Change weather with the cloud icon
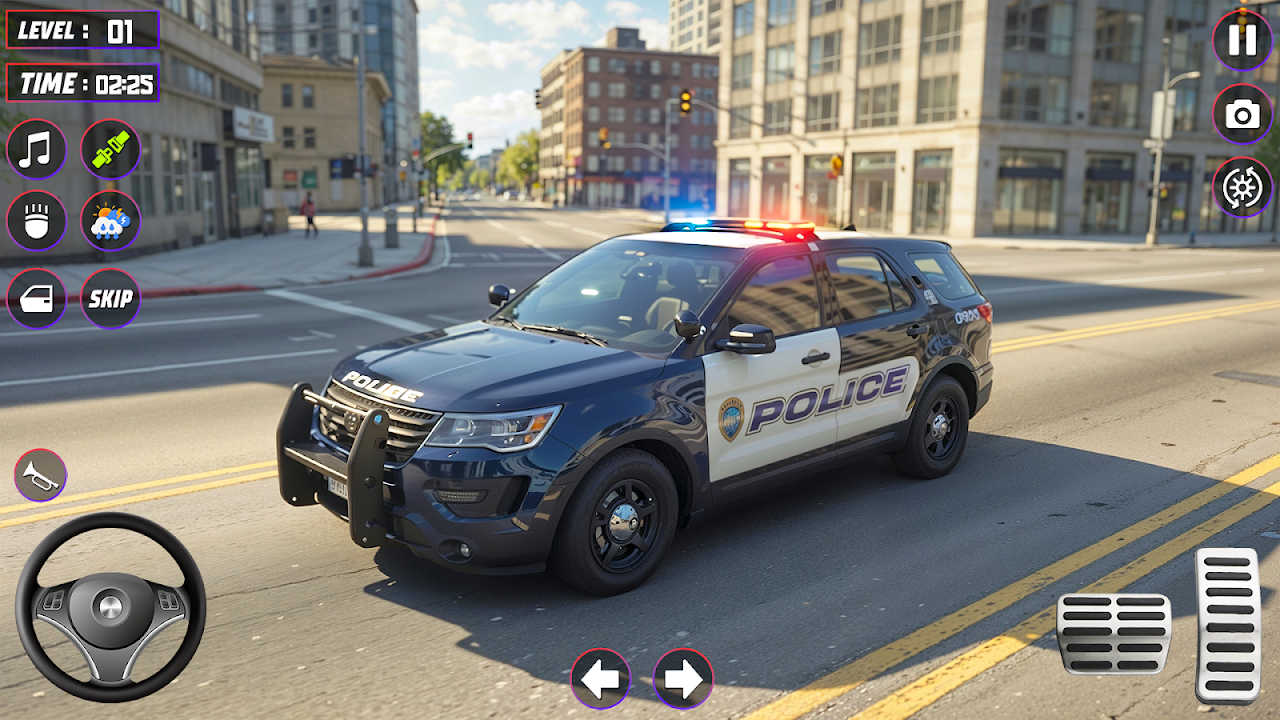Screen dimensions: 1280x720 coord(110,220)
